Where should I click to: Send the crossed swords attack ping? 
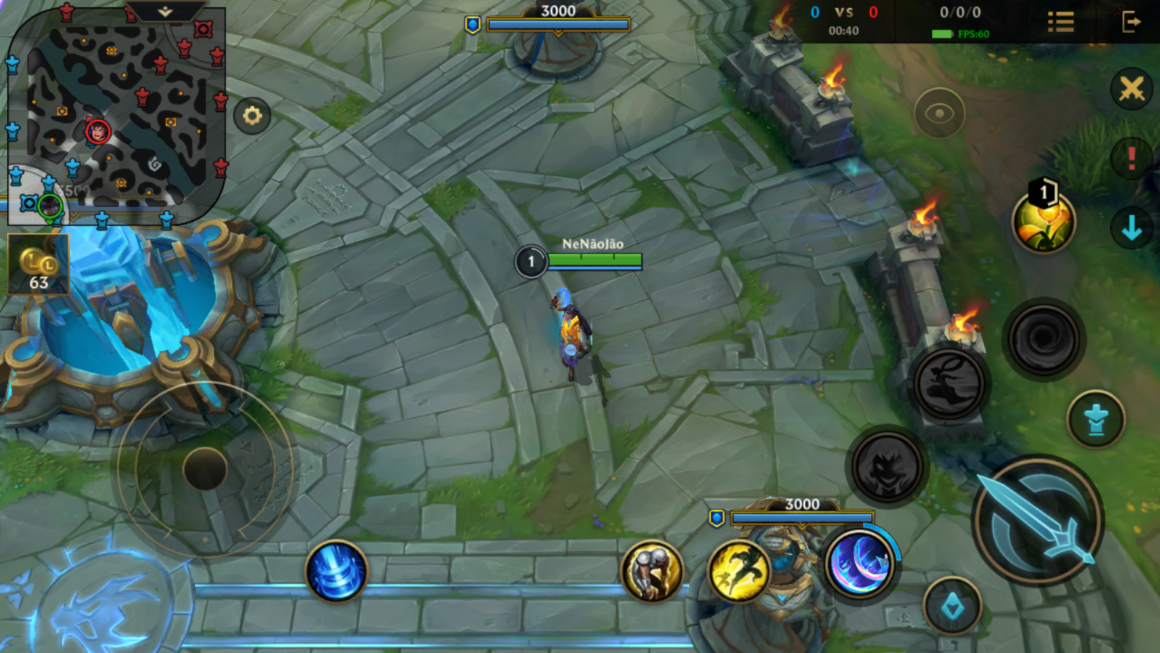(x=1131, y=89)
